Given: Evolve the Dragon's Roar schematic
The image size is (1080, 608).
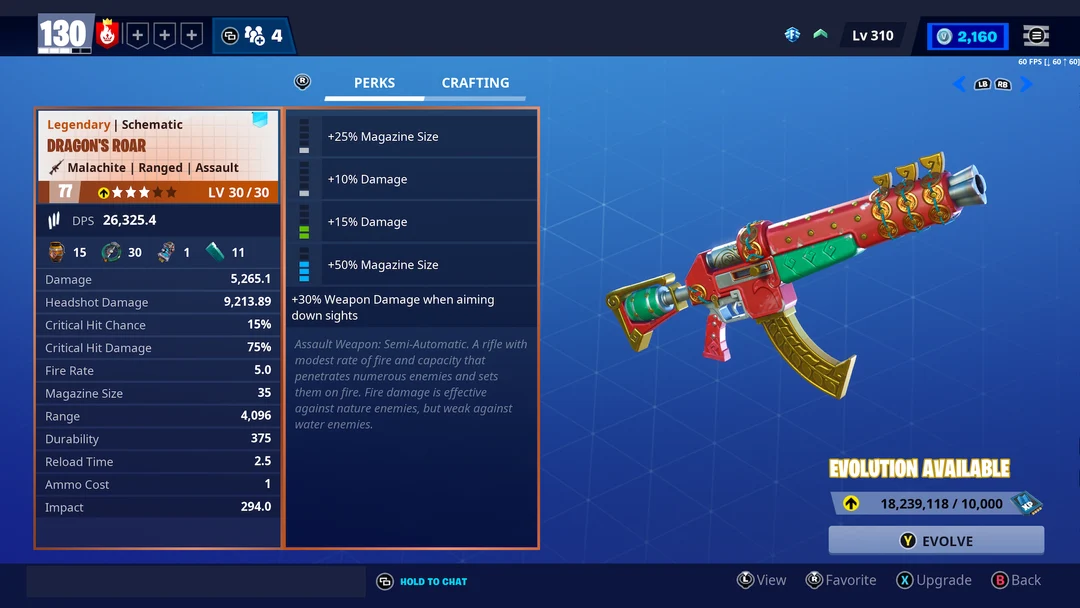Looking at the screenshot, I should pyautogui.click(x=936, y=541).
